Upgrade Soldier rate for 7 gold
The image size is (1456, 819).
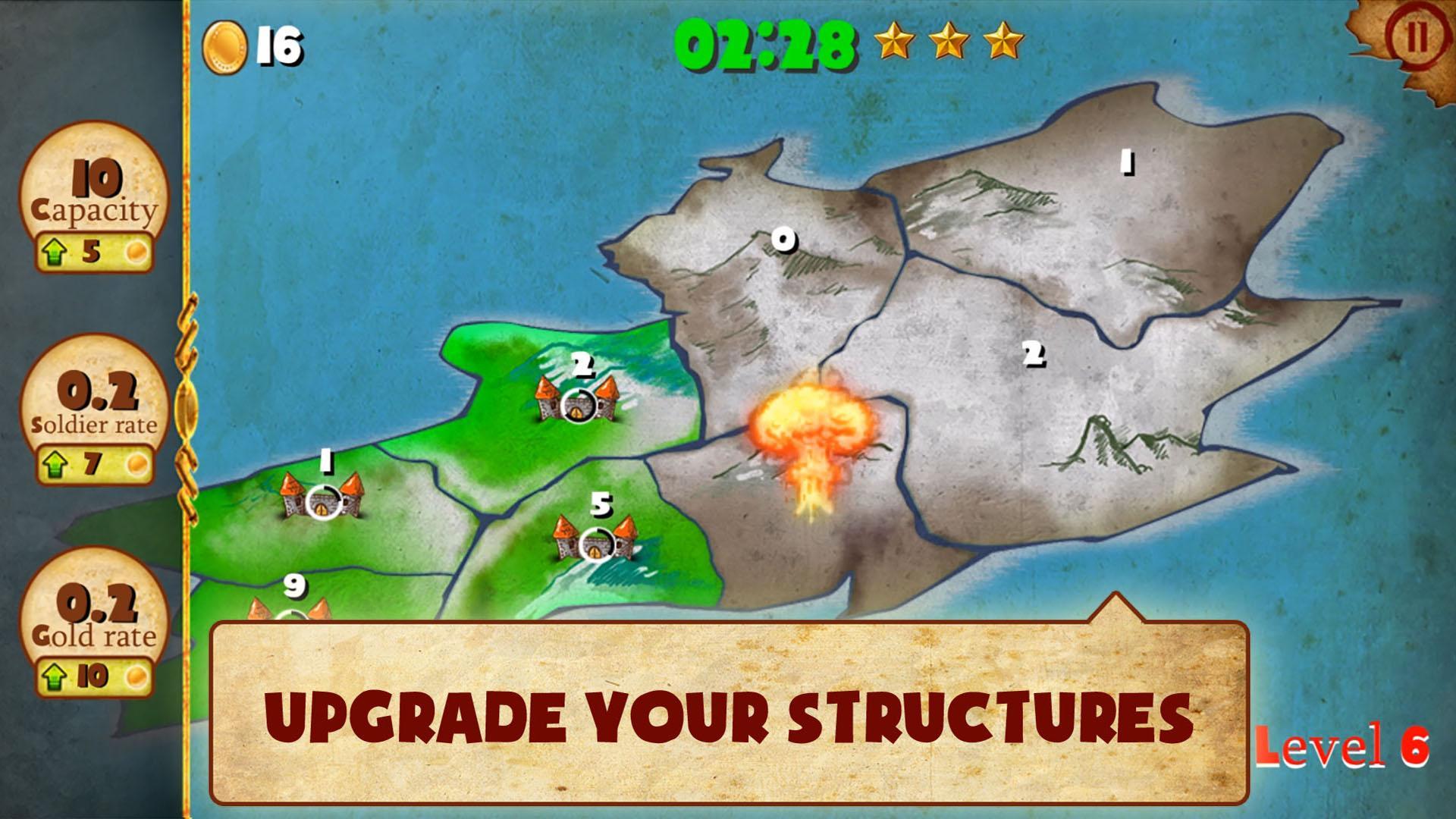click(x=93, y=463)
